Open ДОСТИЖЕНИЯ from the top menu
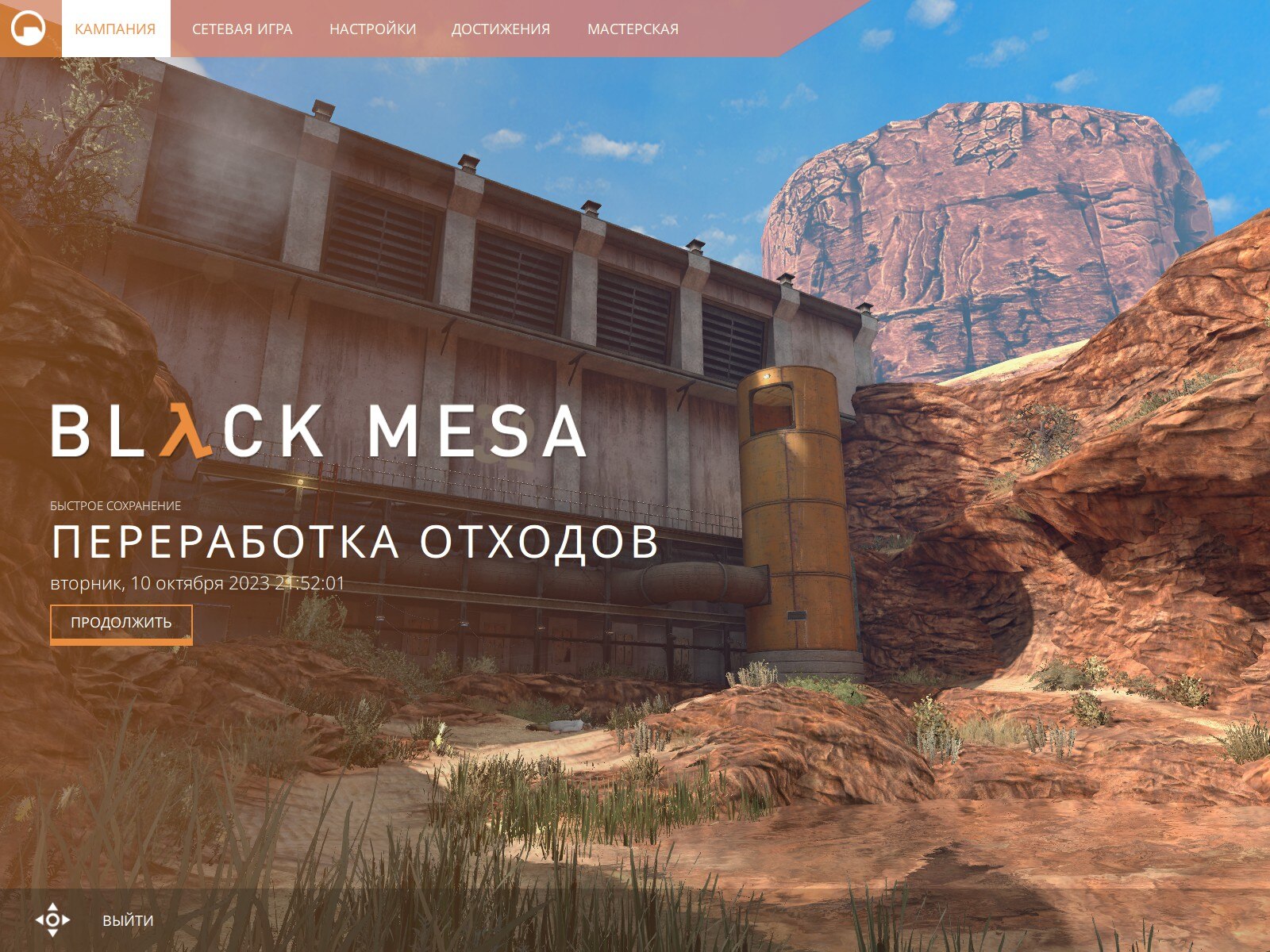The height and width of the screenshot is (952, 1270). [500, 28]
